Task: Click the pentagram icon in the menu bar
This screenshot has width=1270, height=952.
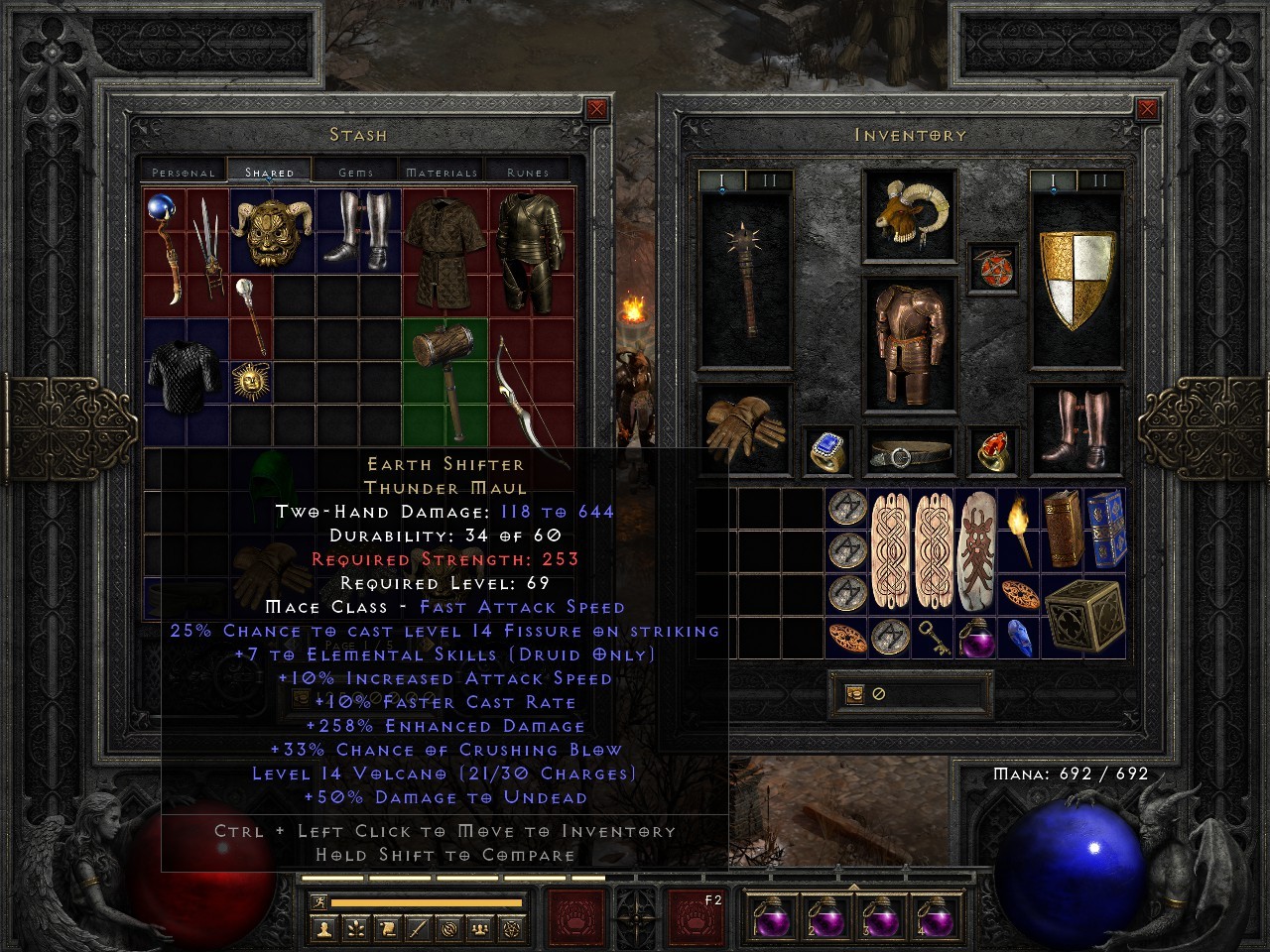Action: [x=512, y=929]
